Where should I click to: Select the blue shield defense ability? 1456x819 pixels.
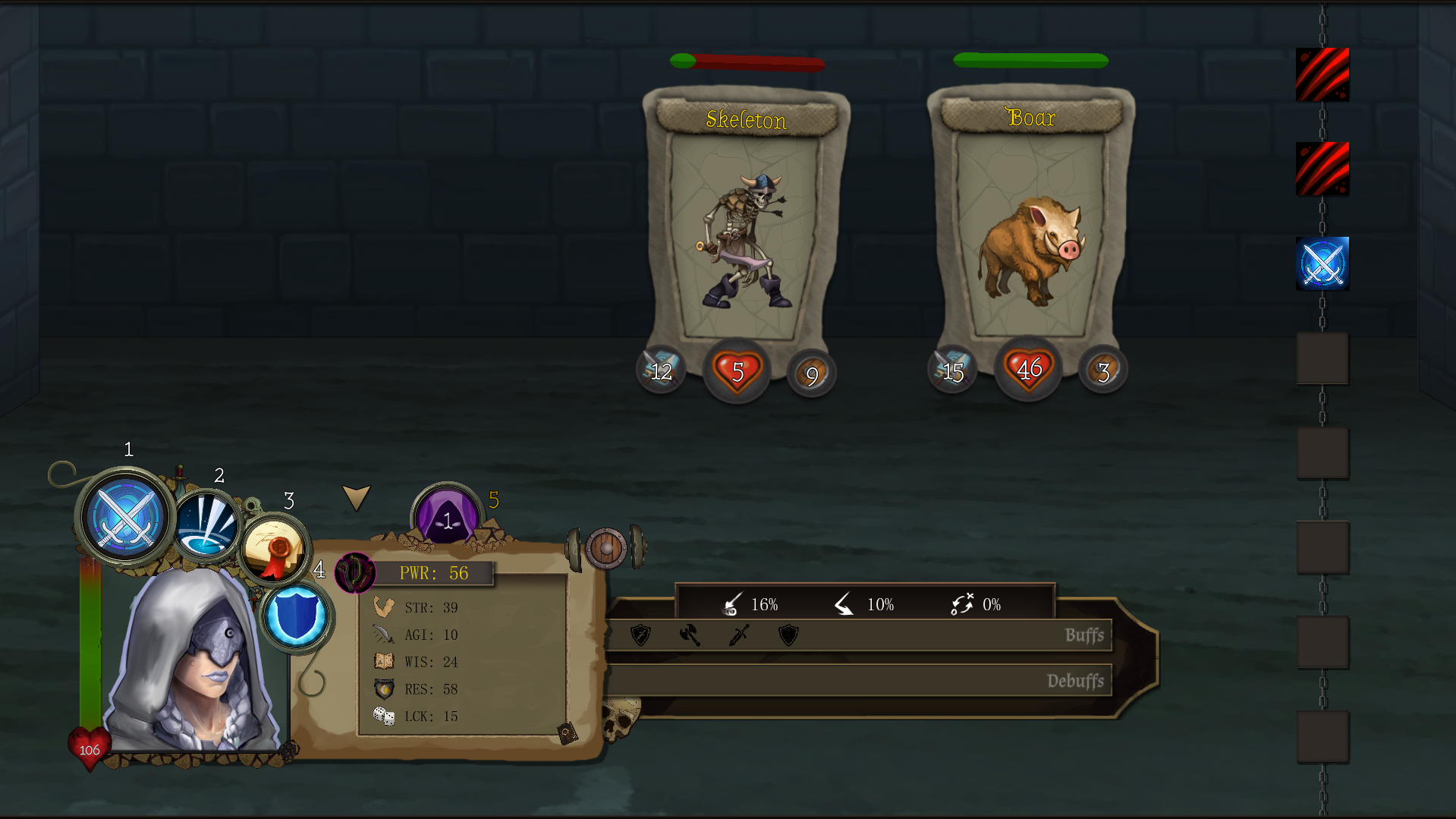point(298,617)
